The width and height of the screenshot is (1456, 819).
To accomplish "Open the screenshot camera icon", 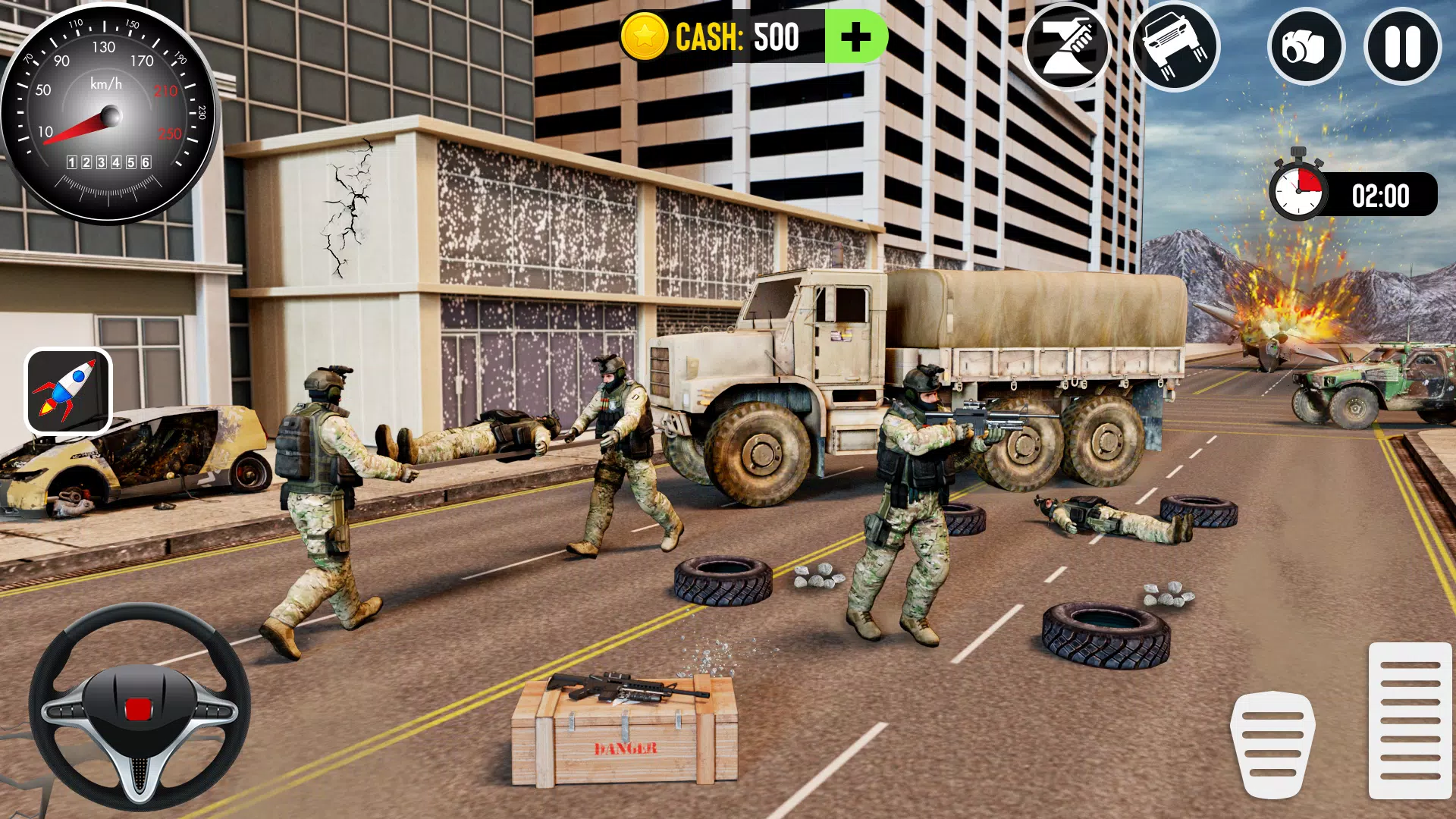I will click(1306, 47).
